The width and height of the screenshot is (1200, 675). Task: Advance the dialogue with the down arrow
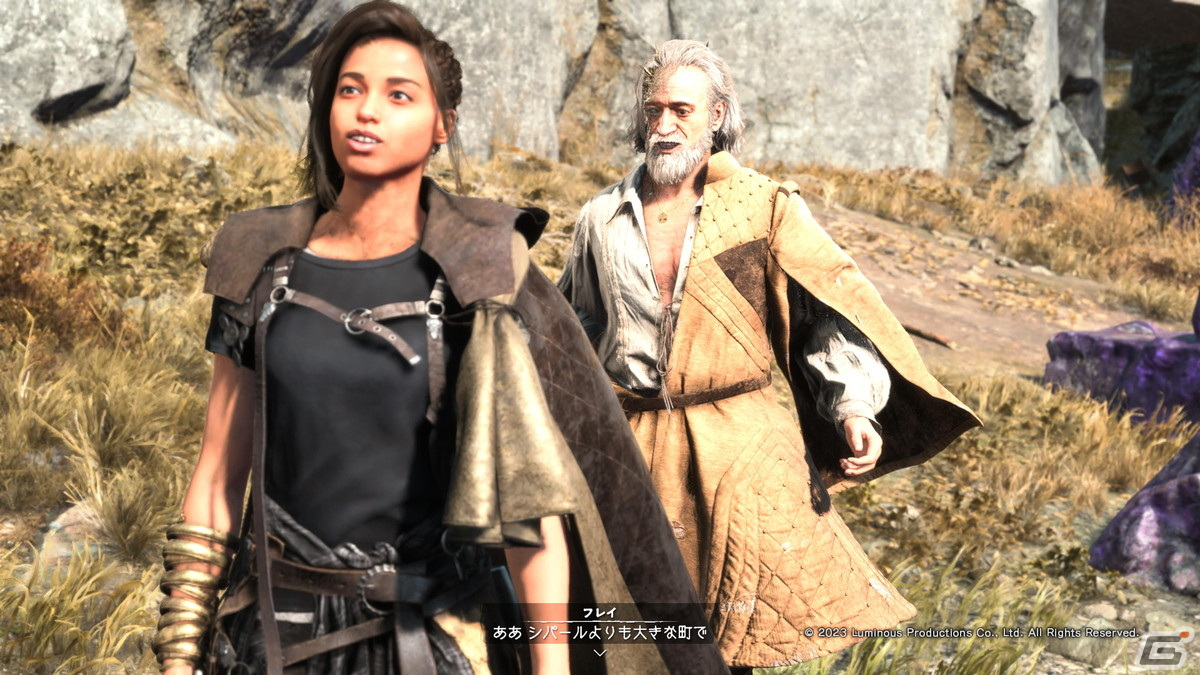600,652
